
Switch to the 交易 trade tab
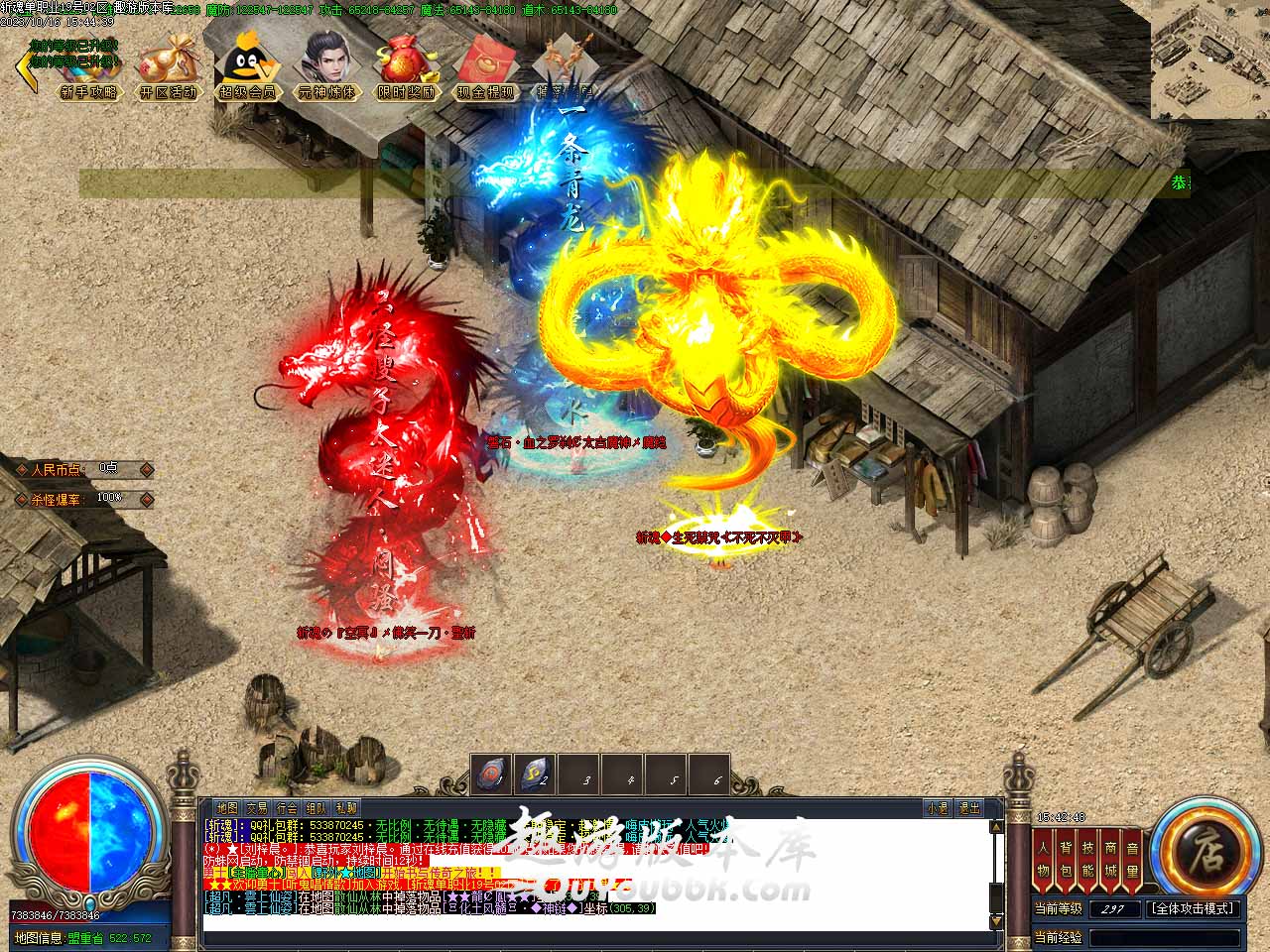tap(257, 808)
